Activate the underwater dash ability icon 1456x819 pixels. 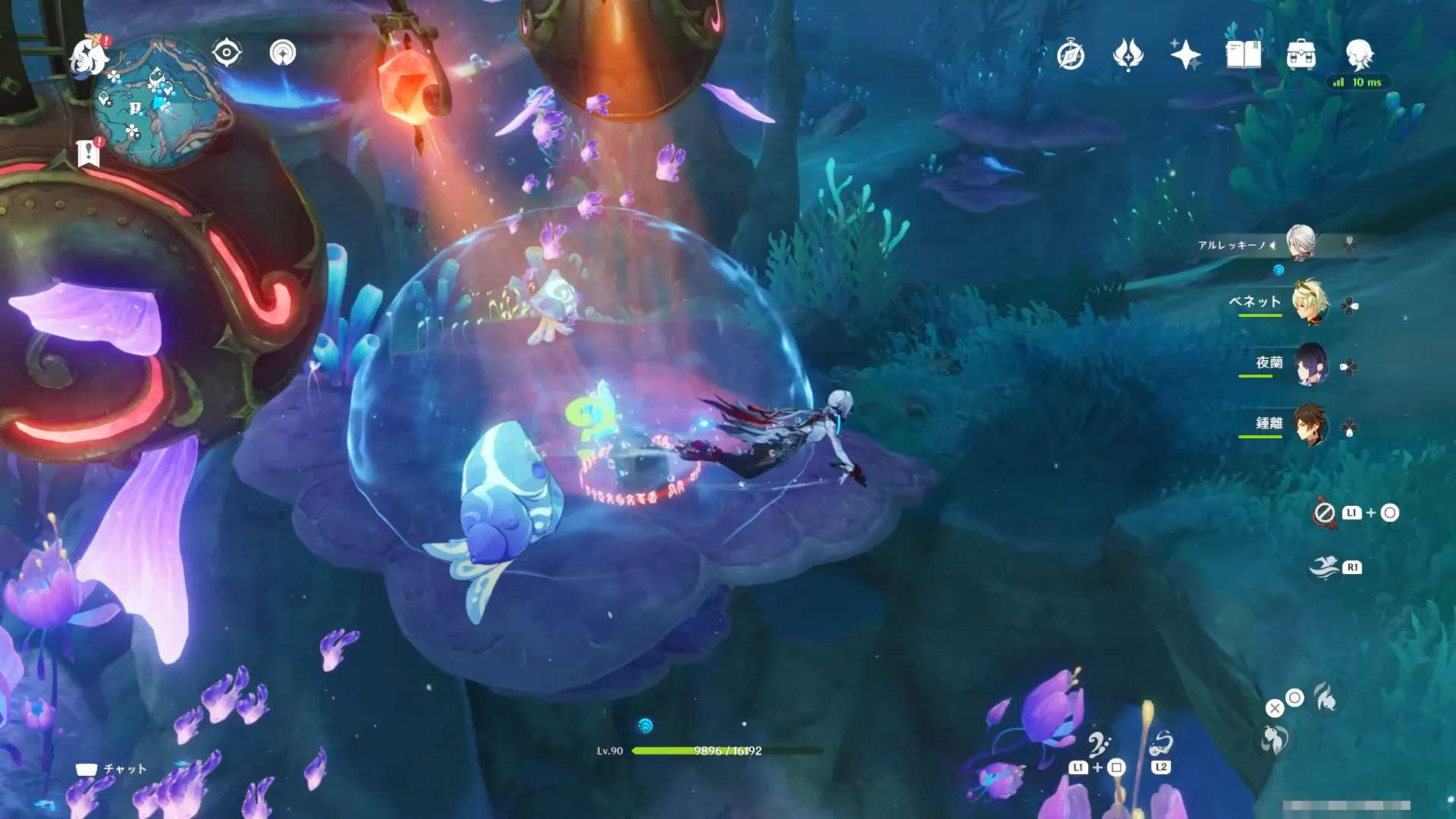(x=1325, y=567)
